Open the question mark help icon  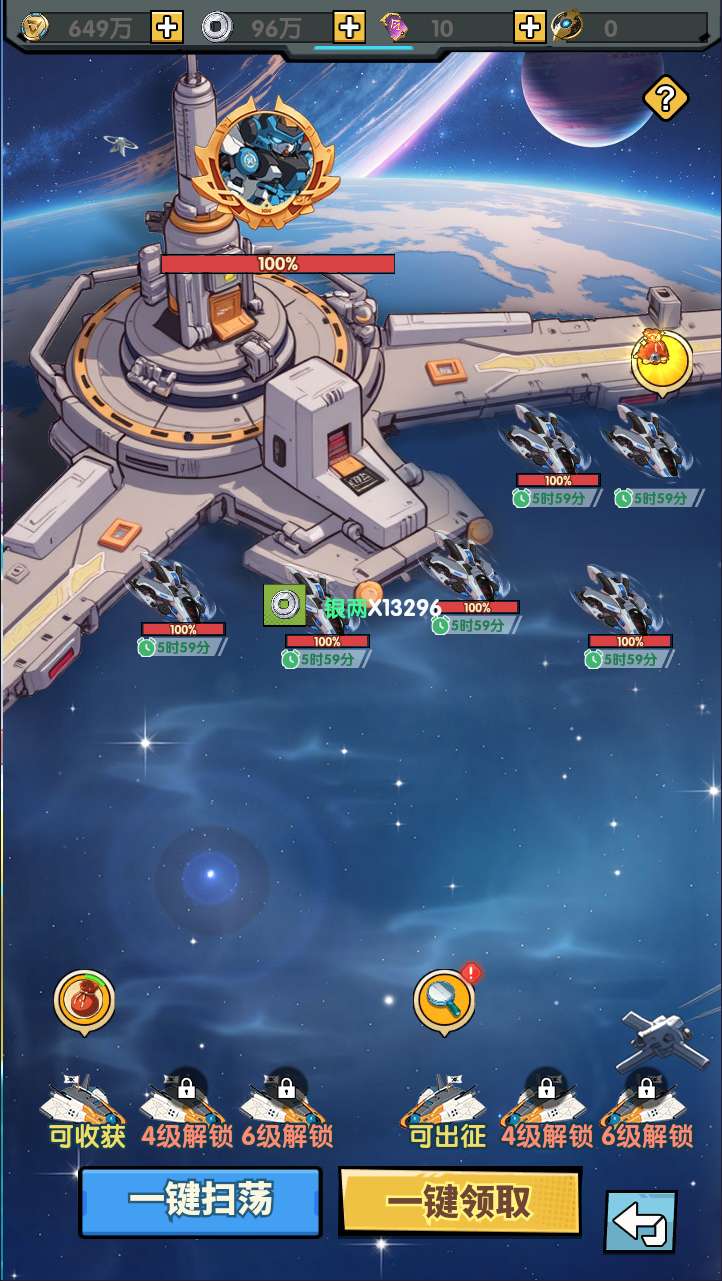coord(665,98)
